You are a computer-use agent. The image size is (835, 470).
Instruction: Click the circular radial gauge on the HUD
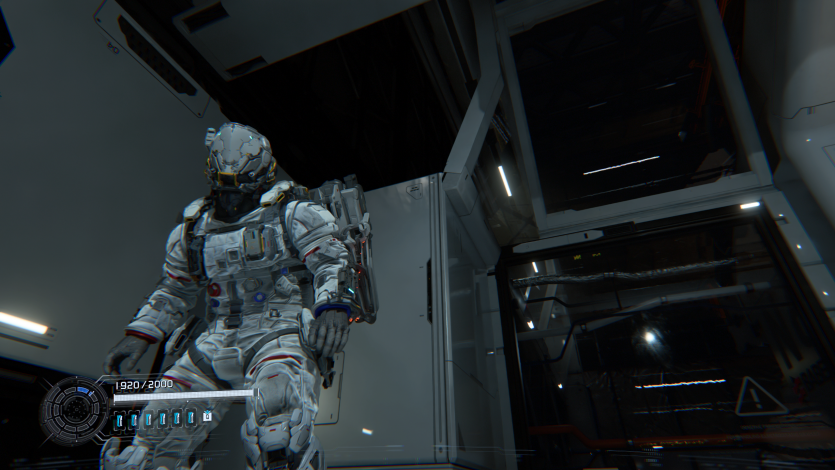74,411
